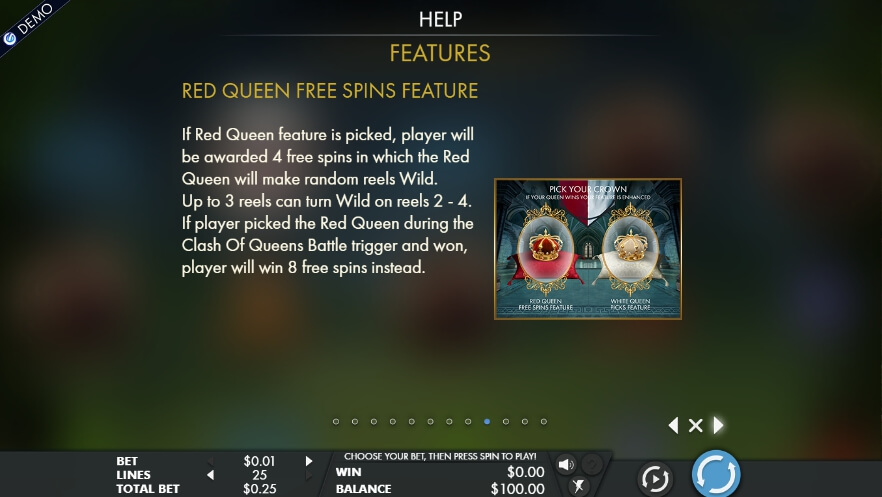
Task: Toggle the quick spin lightning icon
Action: tap(577, 487)
